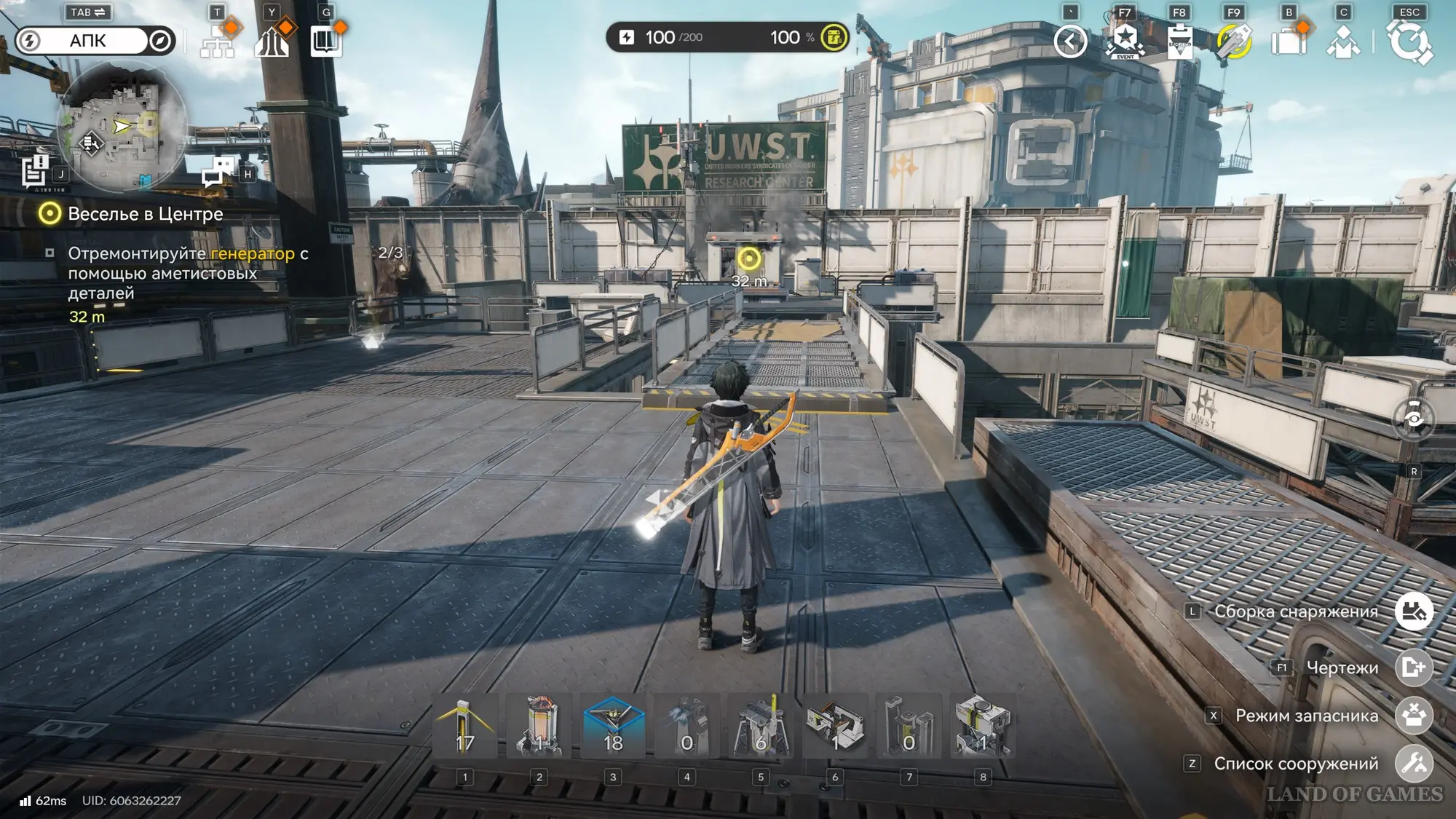
Task: Open the mission log icon beside minimap
Action: 34,172
